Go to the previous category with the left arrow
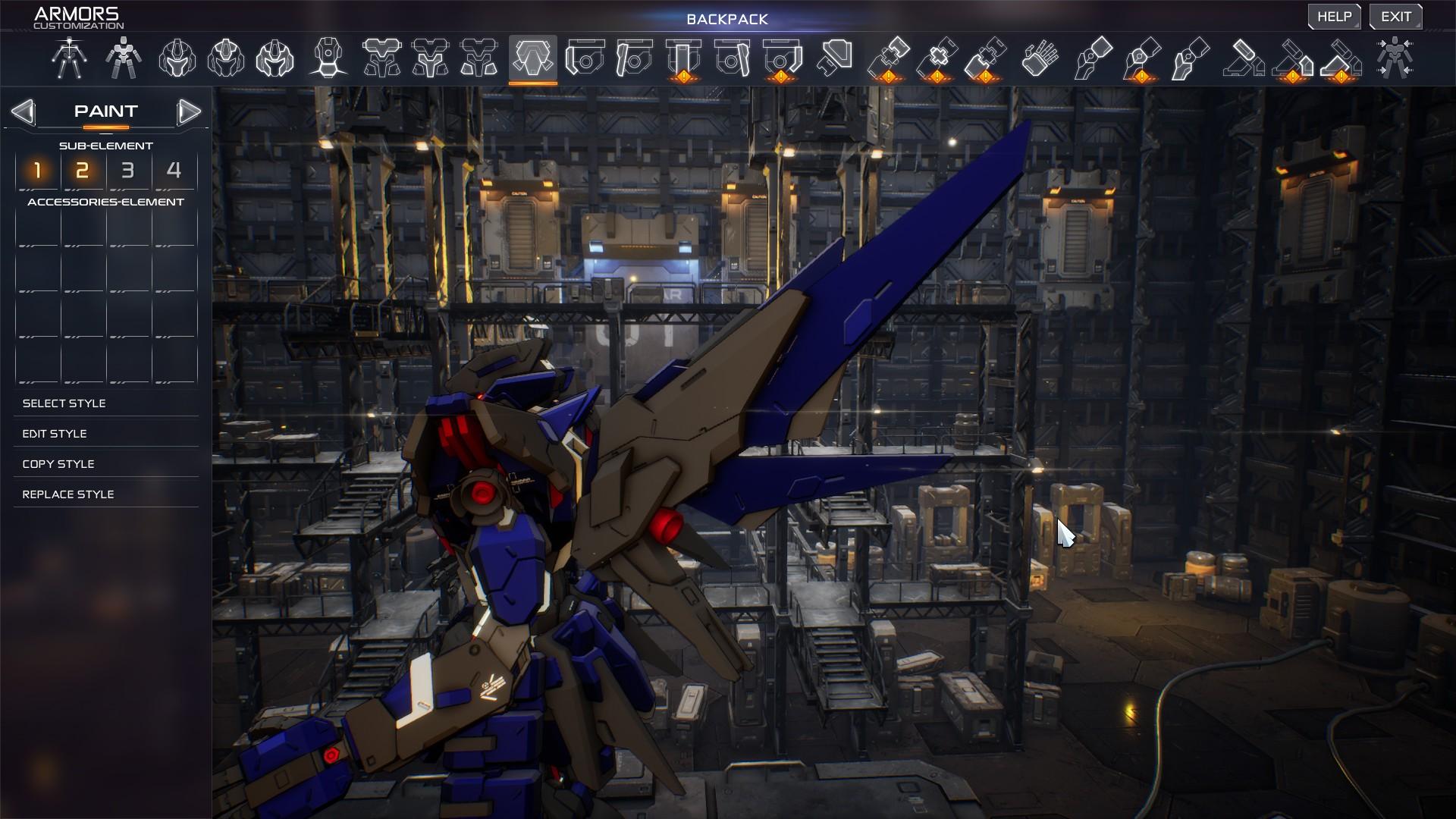Image resolution: width=1456 pixels, height=819 pixels. click(23, 112)
